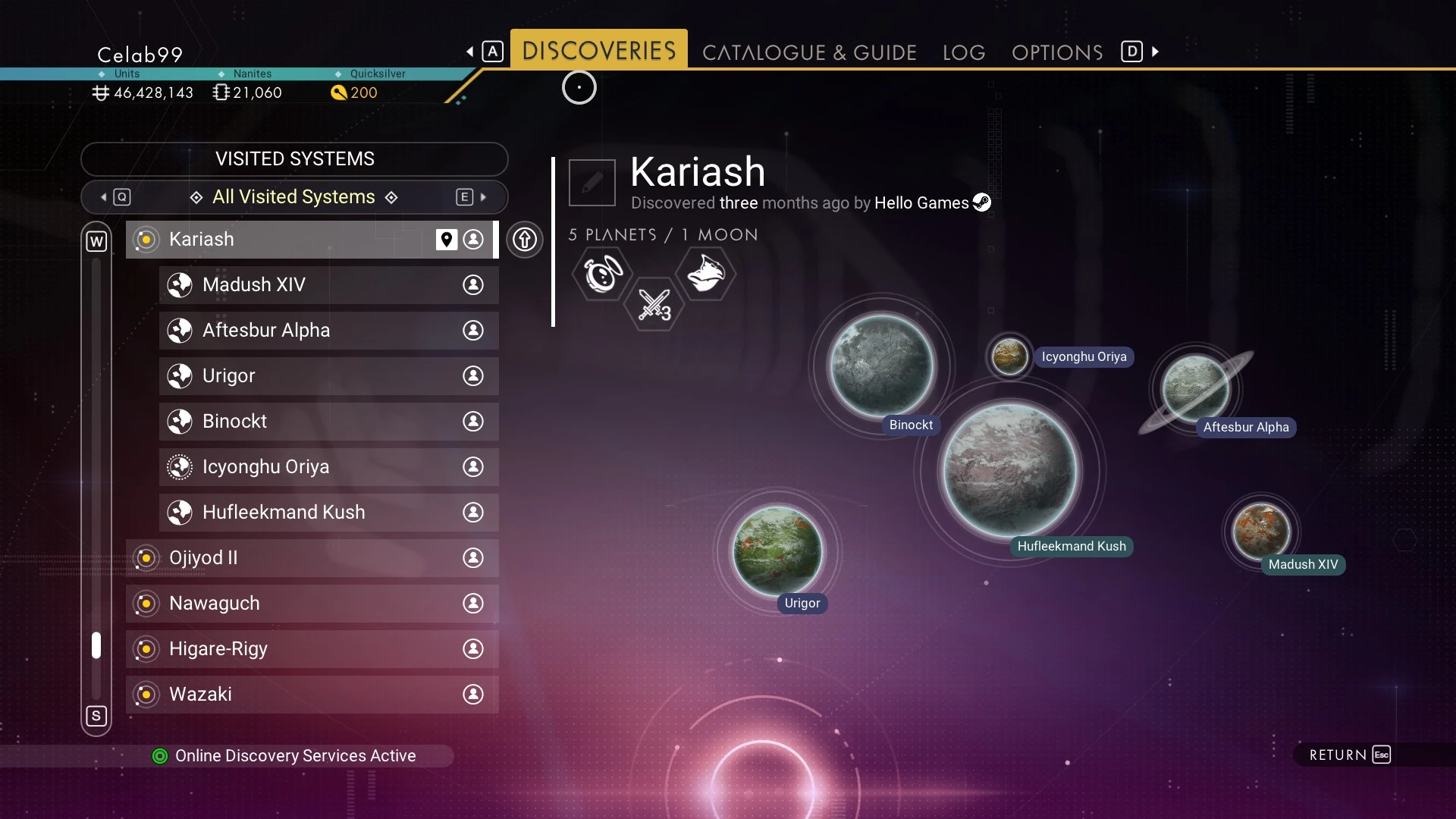This screenshot has height=819, width=1456.
Task: Select the All Visited Systems filter
Action: pyautogui.click(x=294, y=197)
